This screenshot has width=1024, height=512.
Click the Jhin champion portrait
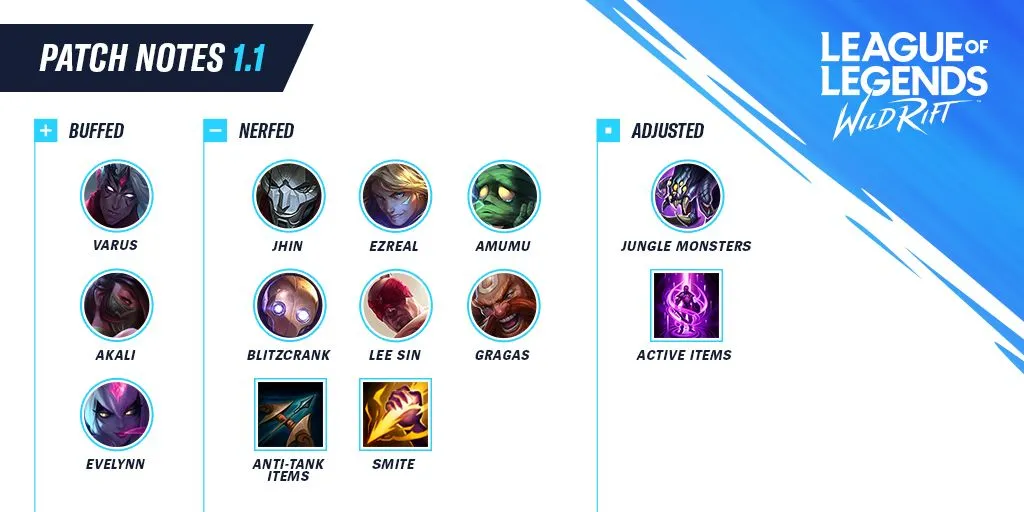point(289,196)
